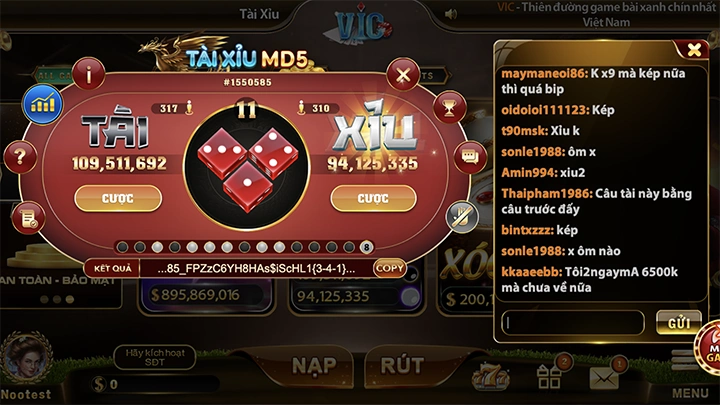Image resolution: width=720 pixels, height=405 pixels.
Task: Copy the MD5 result string
Action: [389, 268]
